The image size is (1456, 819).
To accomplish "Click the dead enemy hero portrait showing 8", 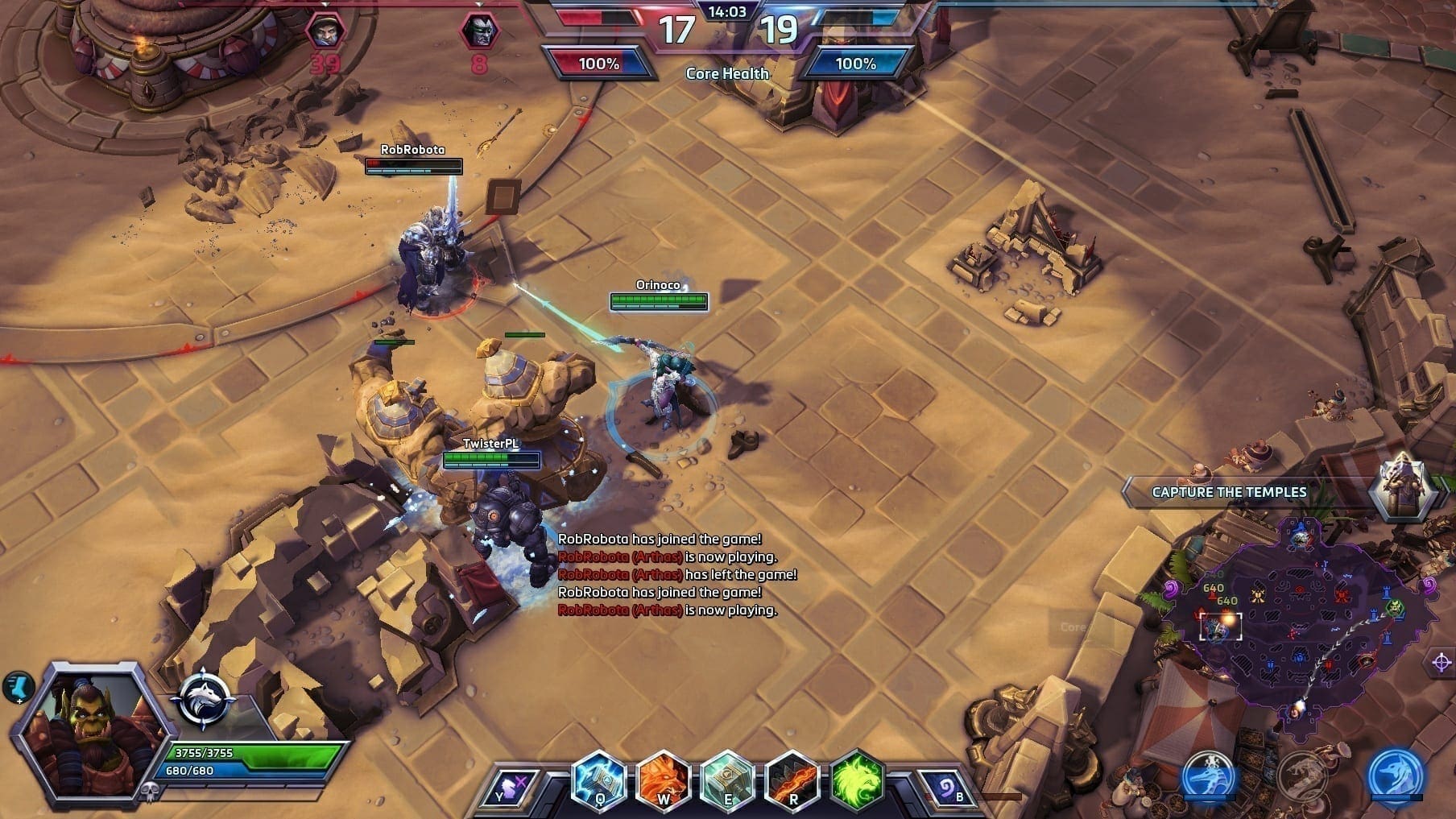I will 478,32.
